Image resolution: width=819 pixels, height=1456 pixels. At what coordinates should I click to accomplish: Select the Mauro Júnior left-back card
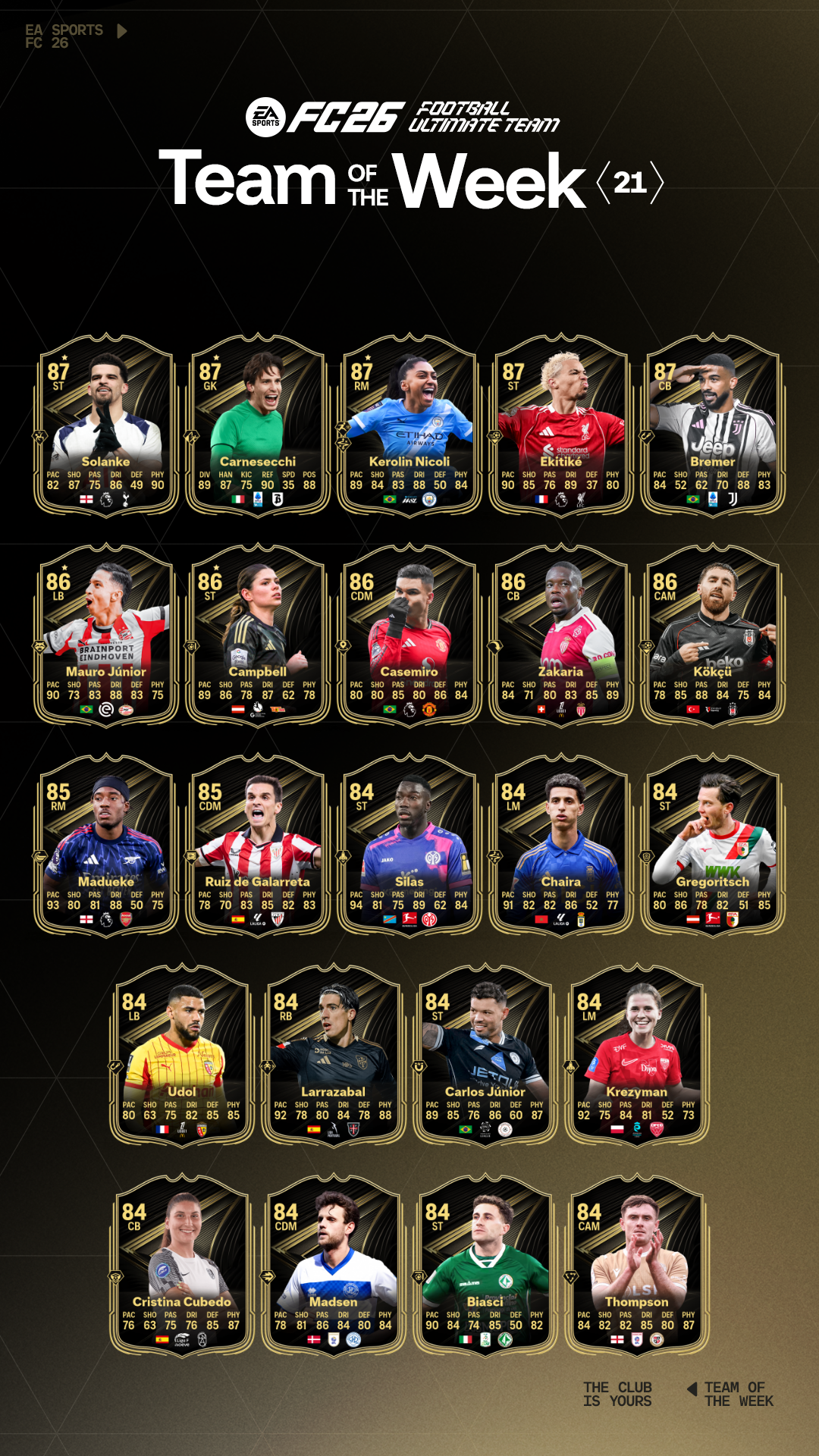[106, 635]
